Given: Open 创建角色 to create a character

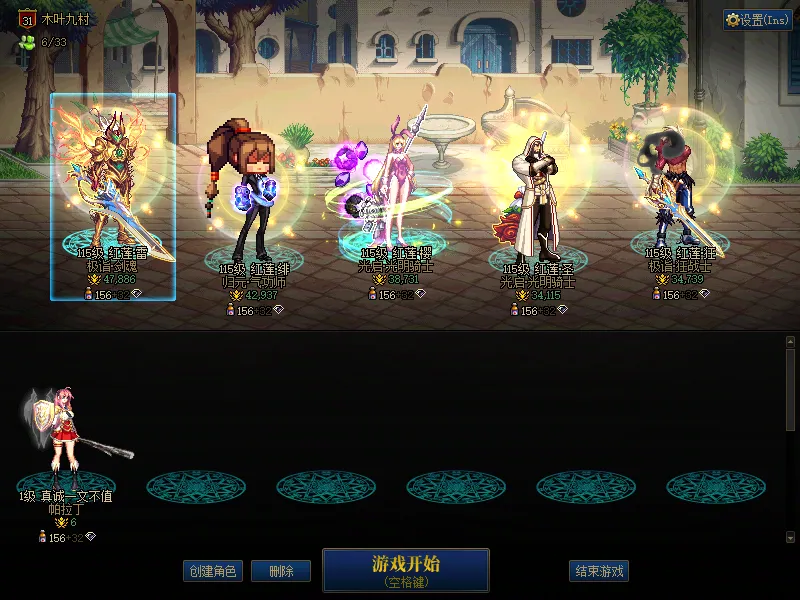Looking at the screenshot, I should coord(213,571).
